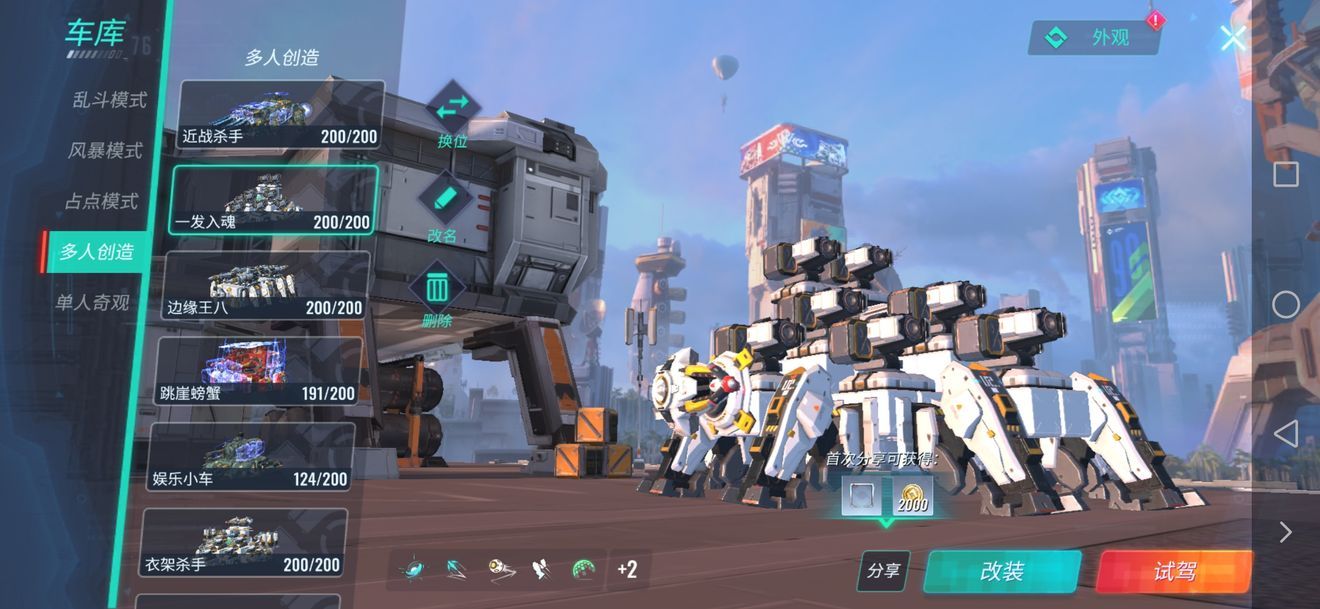Close the garage with the X button

[1233, 39]
